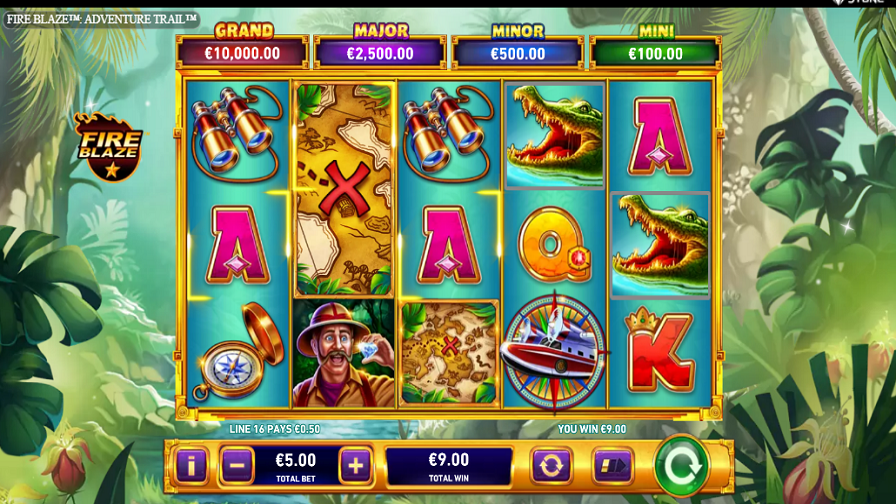
Task: Toggle the turbo mode button
Action: tap(612, 465)
